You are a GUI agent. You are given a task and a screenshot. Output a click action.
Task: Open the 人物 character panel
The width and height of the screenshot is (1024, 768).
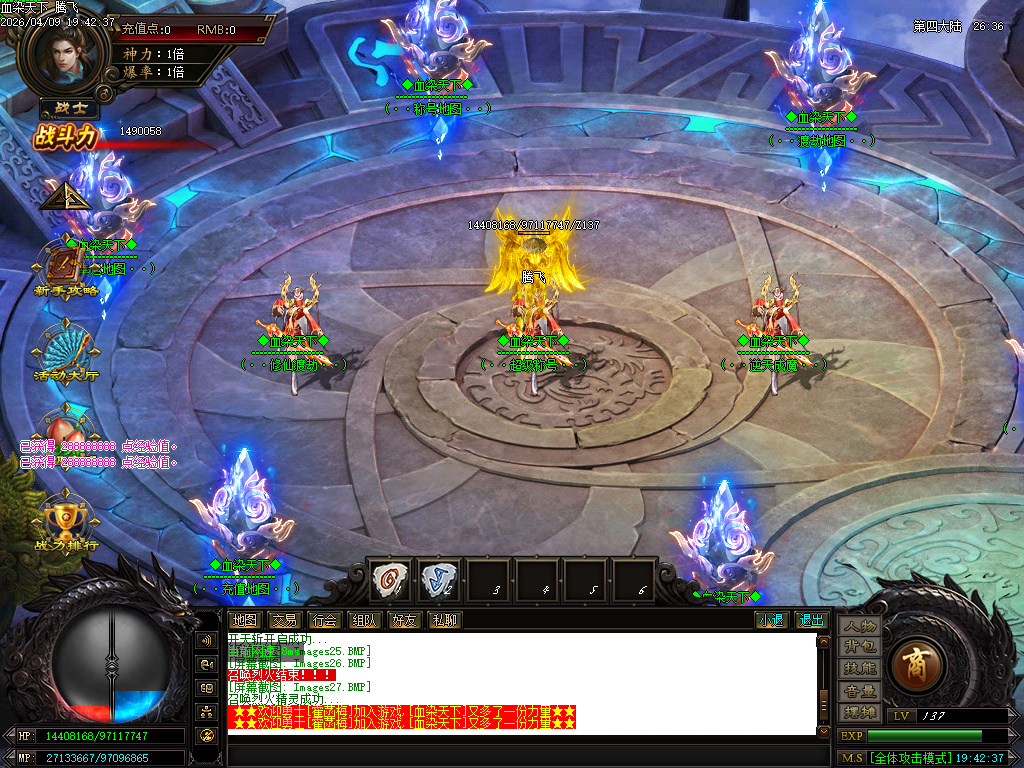click(859, 626)
